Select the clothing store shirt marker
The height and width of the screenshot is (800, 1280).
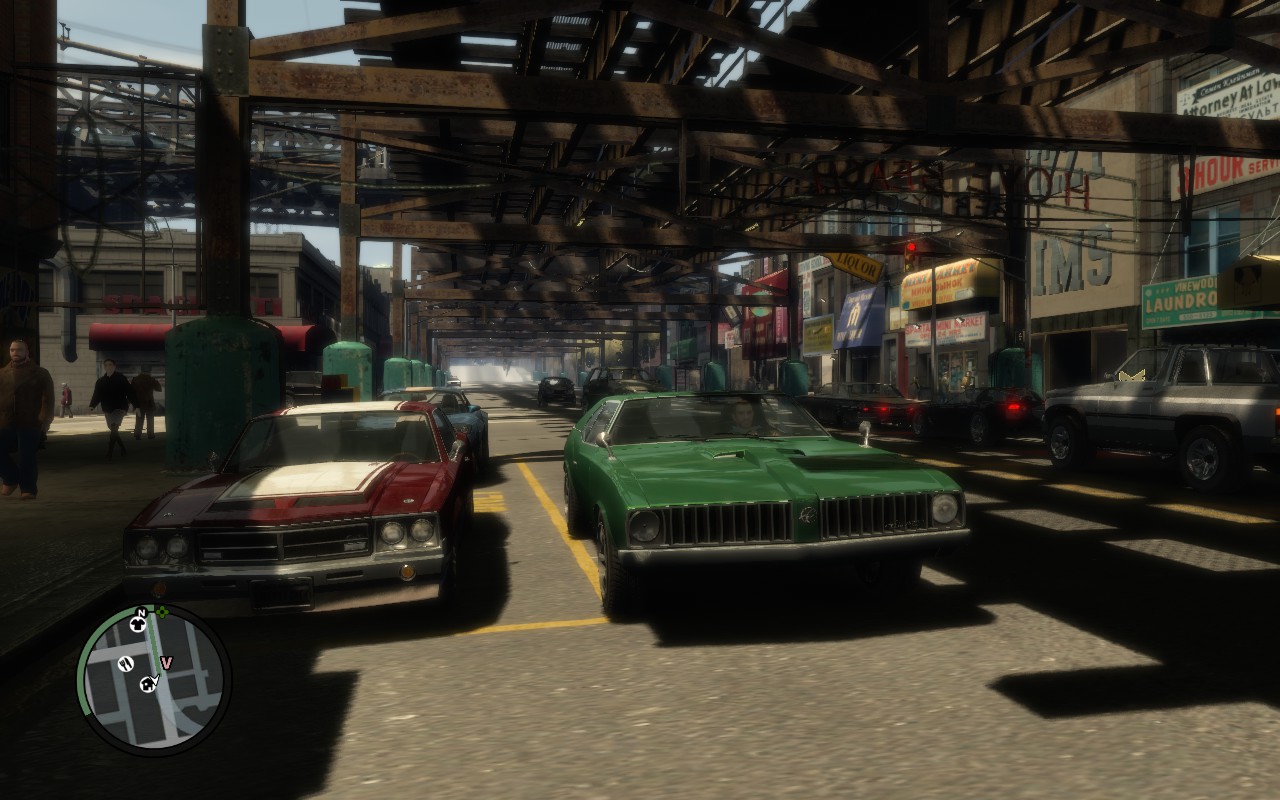tap(138, 625)
